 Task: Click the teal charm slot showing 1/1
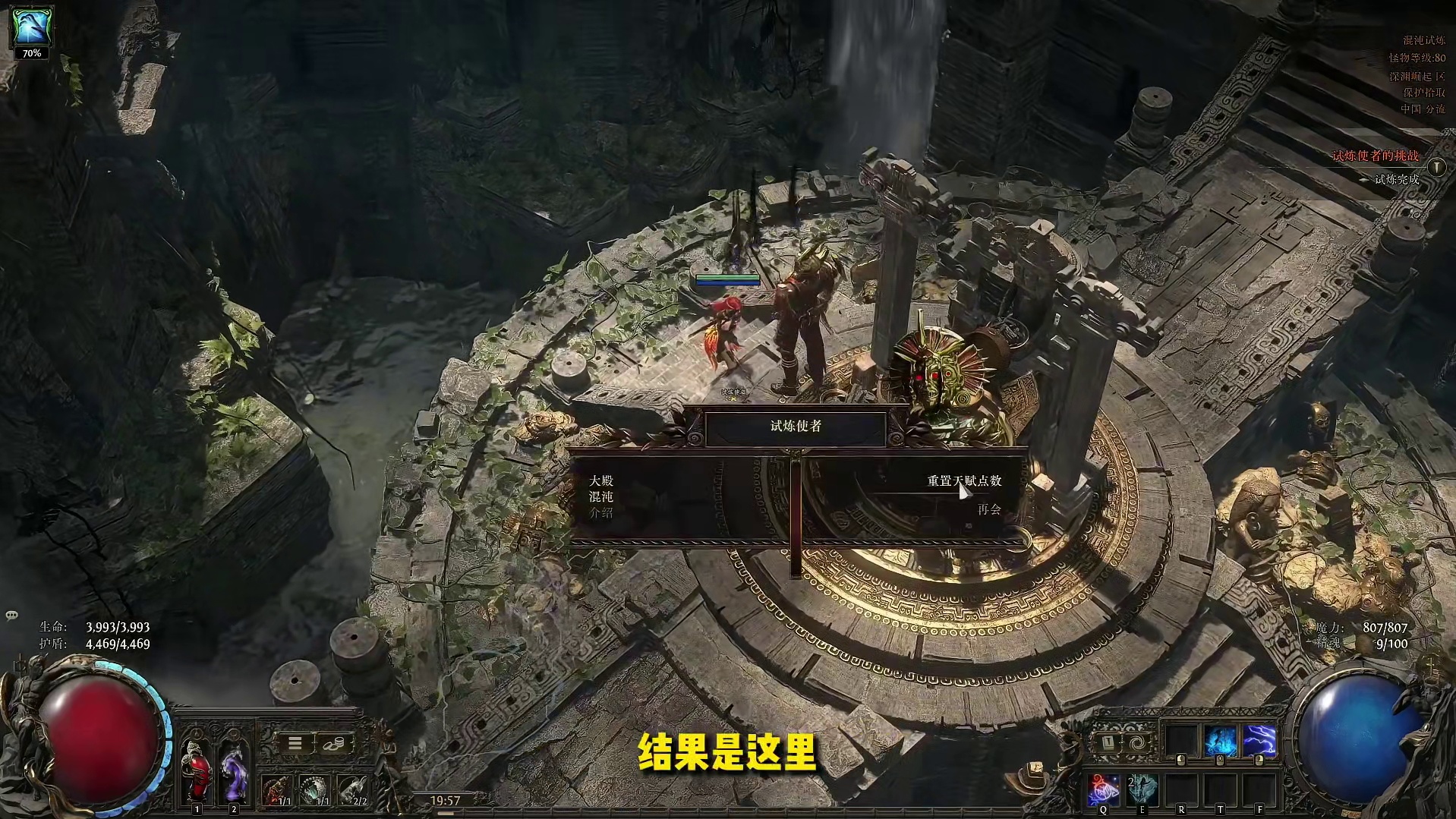point(315,791)
